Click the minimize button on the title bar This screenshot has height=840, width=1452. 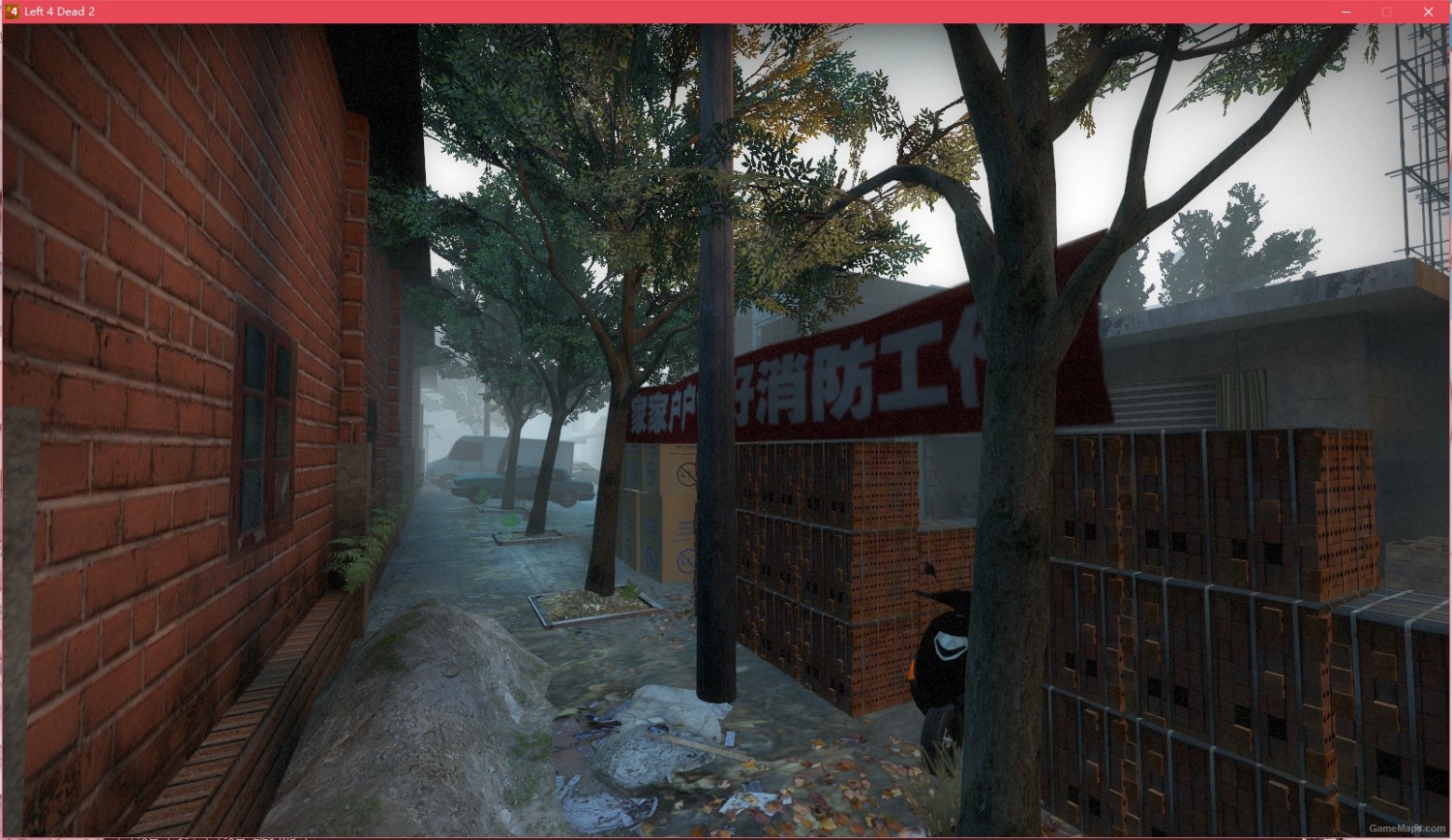point(1346,11)
